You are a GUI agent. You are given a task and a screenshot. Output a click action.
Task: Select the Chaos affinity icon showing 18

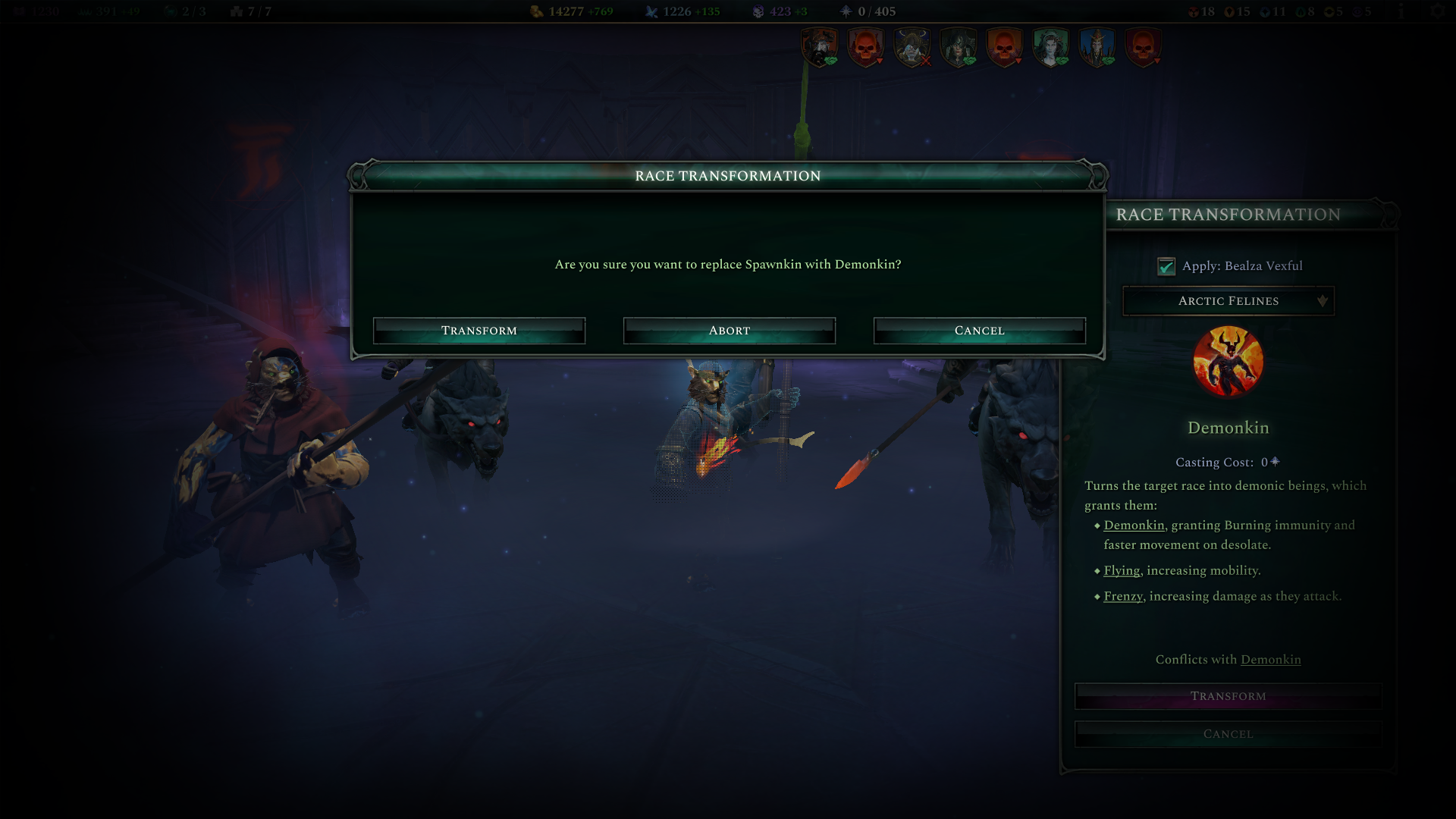coord(1194,11)
